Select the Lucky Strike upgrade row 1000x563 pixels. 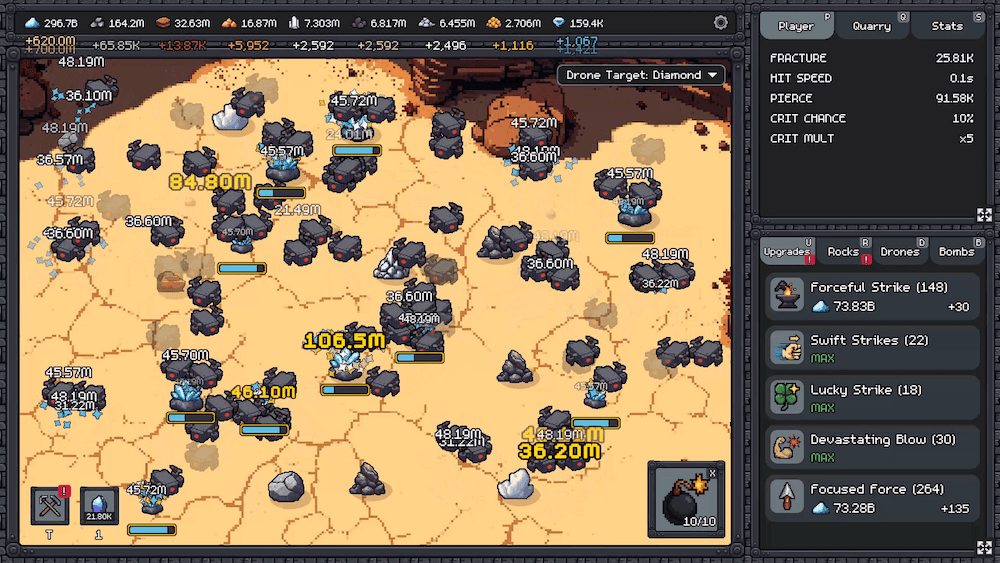click(x=873, y=398)
